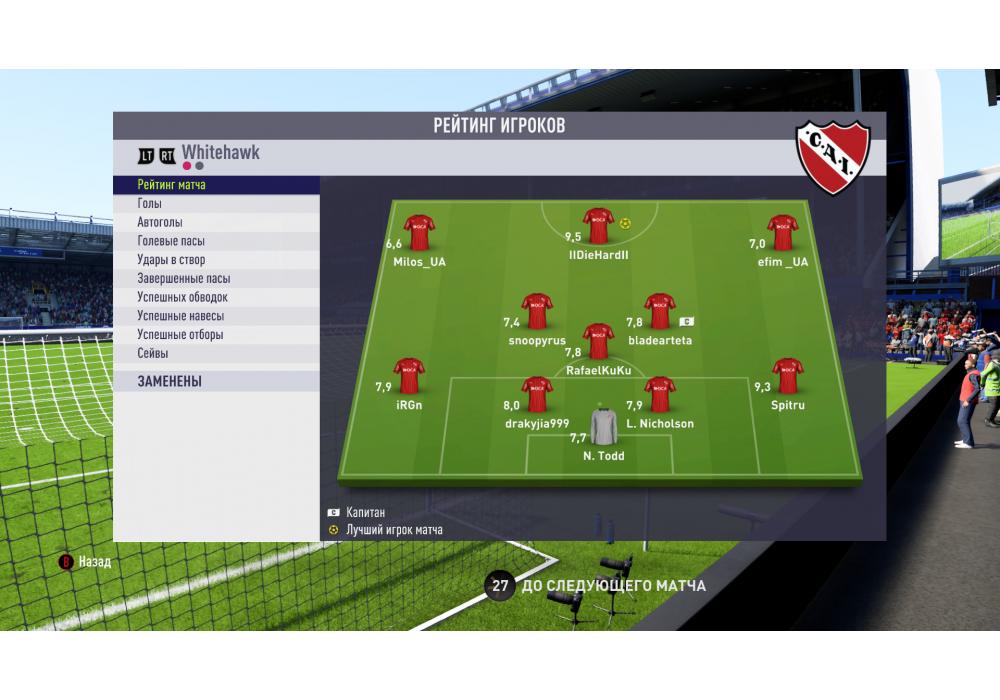1000x700 pixels.
Task: Open the Успешные навесы category
Action: 216,316
